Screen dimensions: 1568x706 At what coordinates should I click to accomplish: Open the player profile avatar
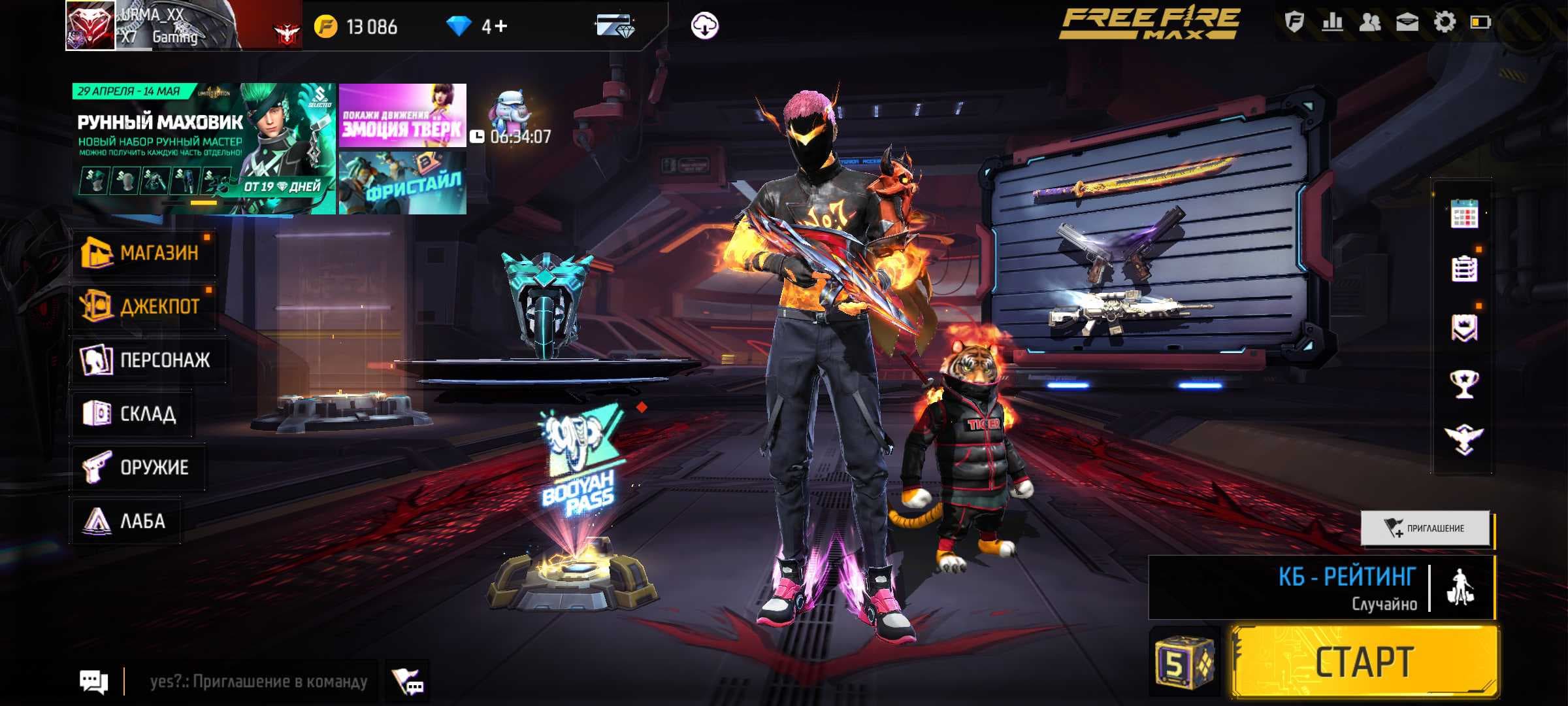pos(90,26)
